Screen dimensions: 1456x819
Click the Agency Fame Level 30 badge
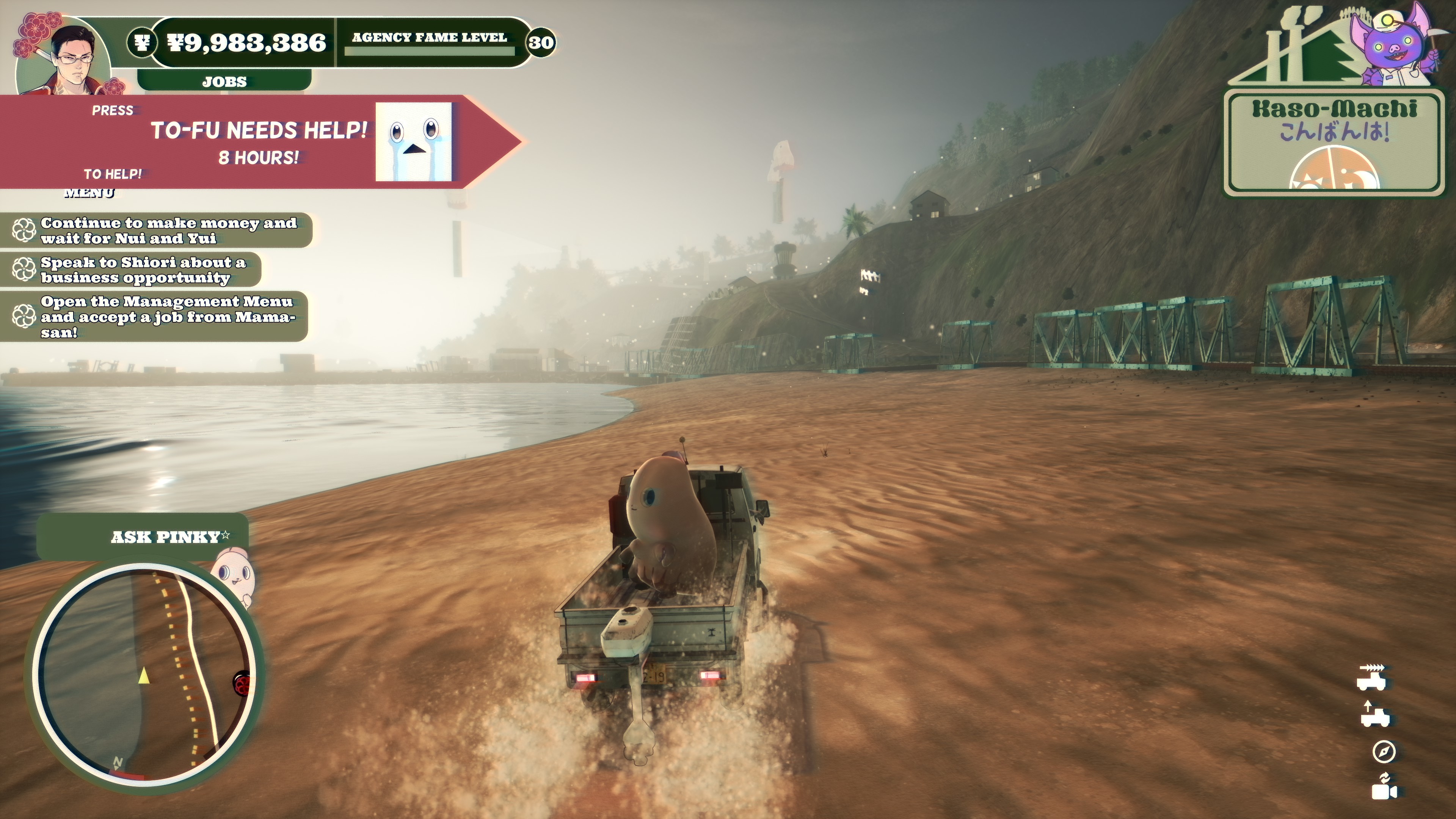[x=541, y=42]
